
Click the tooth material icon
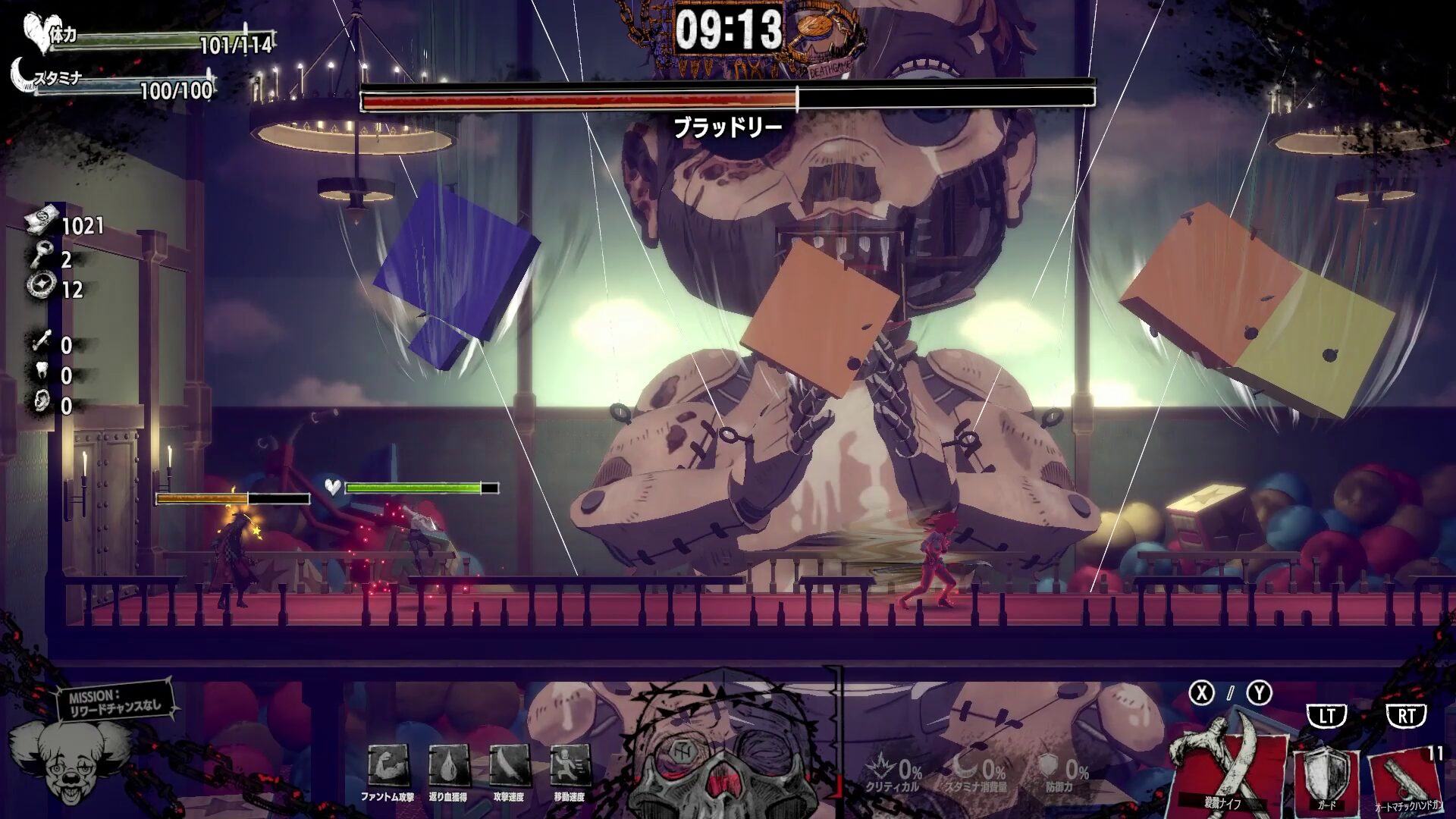41,373
